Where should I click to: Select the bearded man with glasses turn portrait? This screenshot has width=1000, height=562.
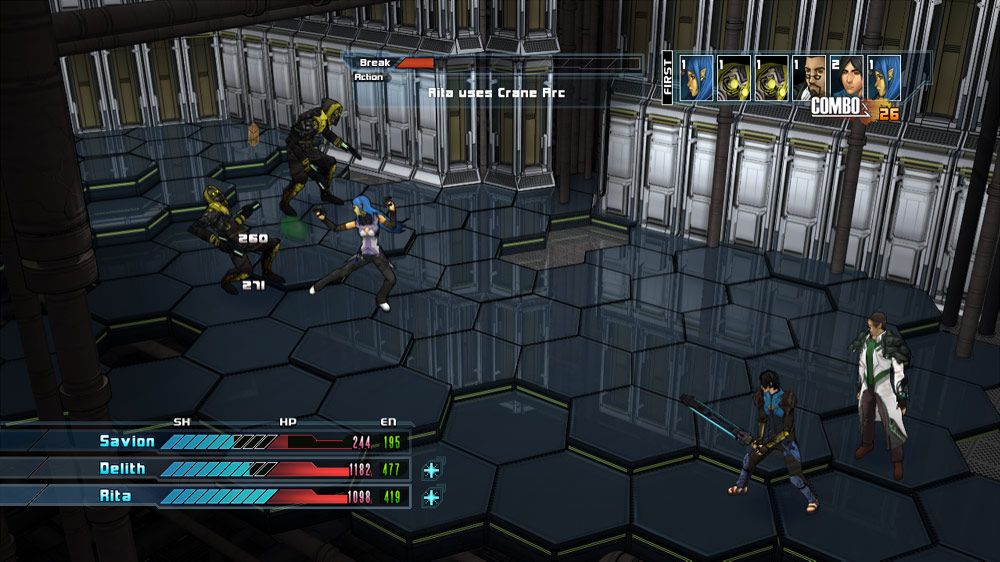click(x=810, y=77)
